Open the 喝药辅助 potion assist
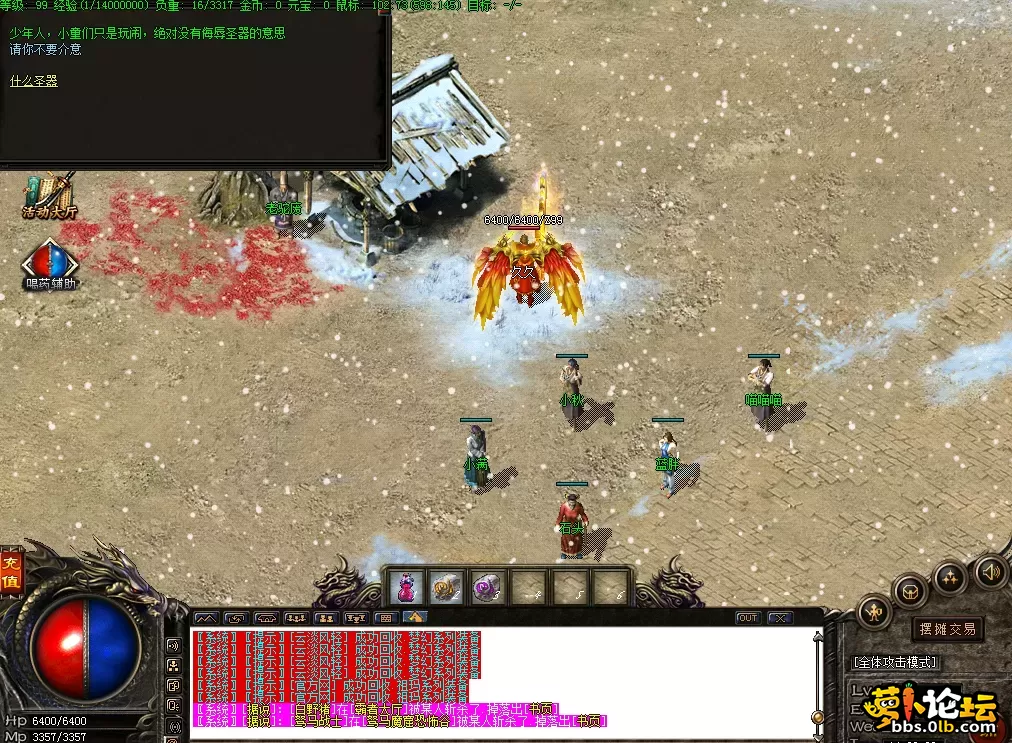Screen dimensions: 1012x743 coord(49,262)
